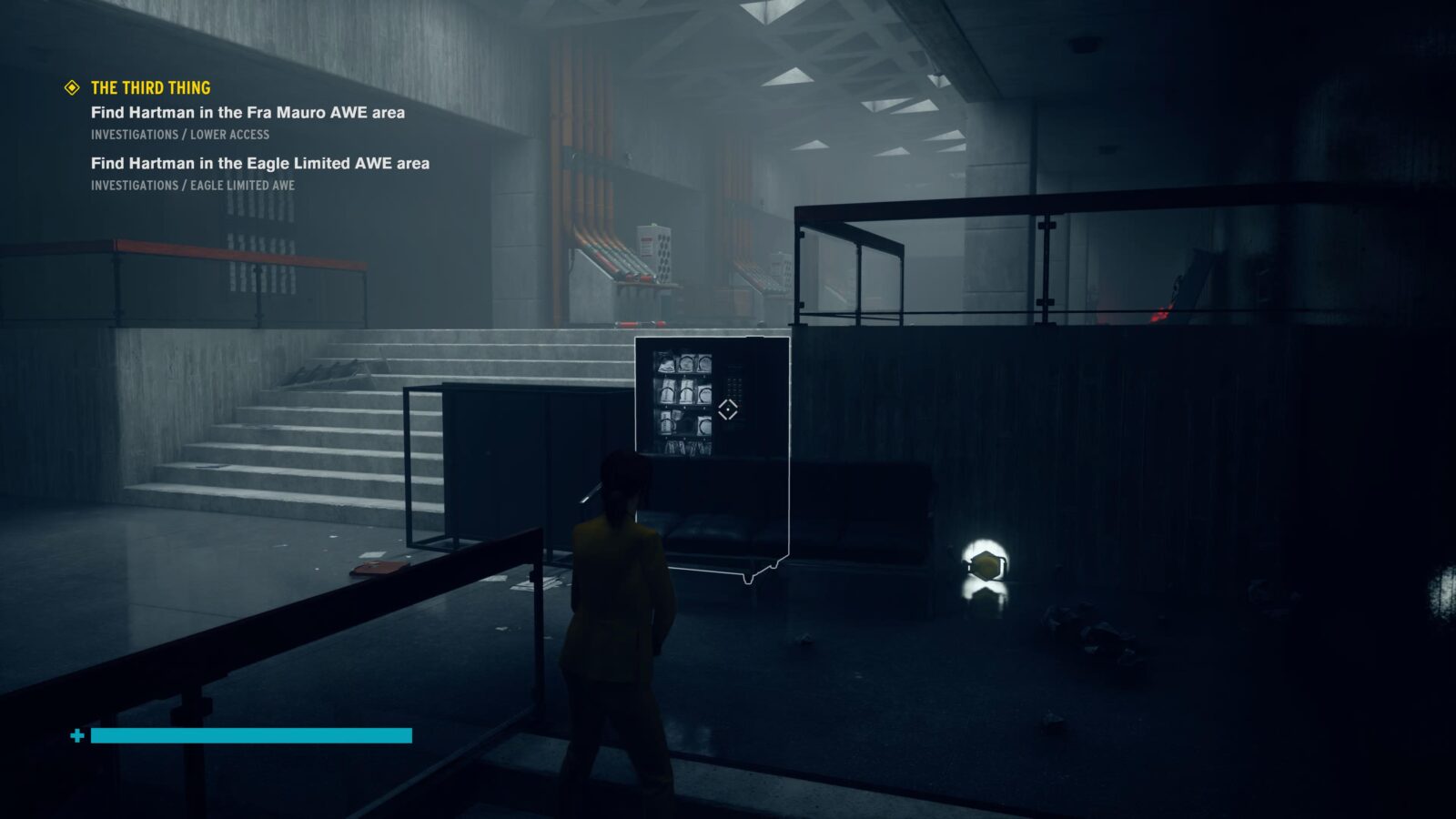Click the cyan health bar

click(x=246, y=733)
